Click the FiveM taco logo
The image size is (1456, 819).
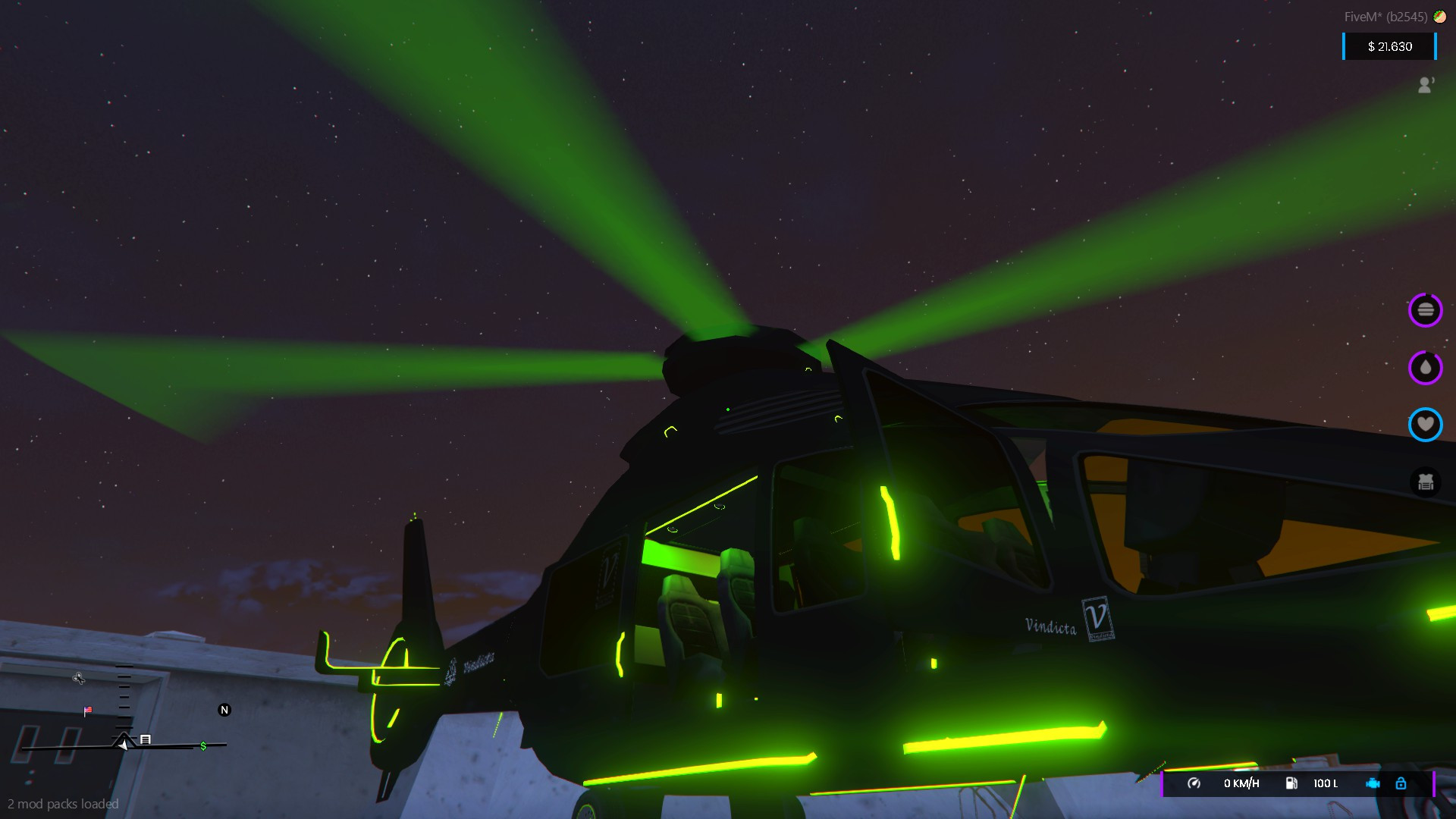[1440, 16]
